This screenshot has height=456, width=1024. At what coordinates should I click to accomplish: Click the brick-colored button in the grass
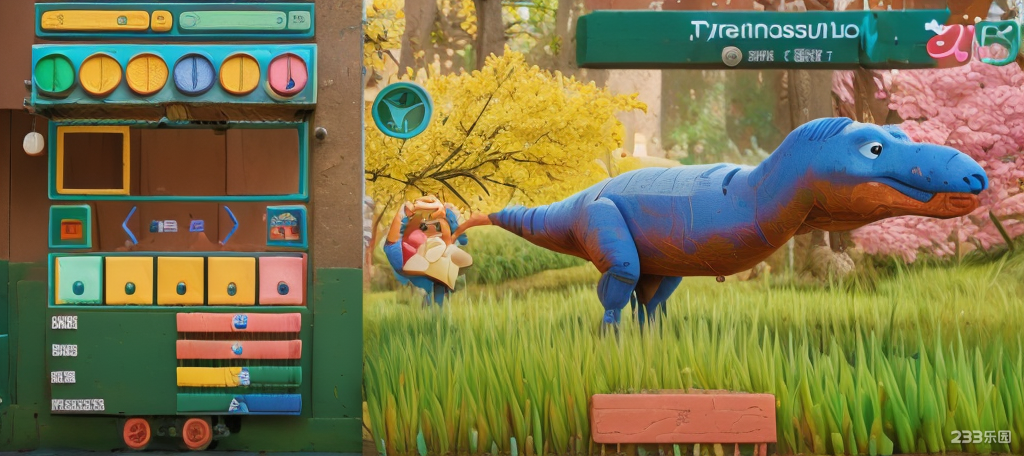click(683, 417)
